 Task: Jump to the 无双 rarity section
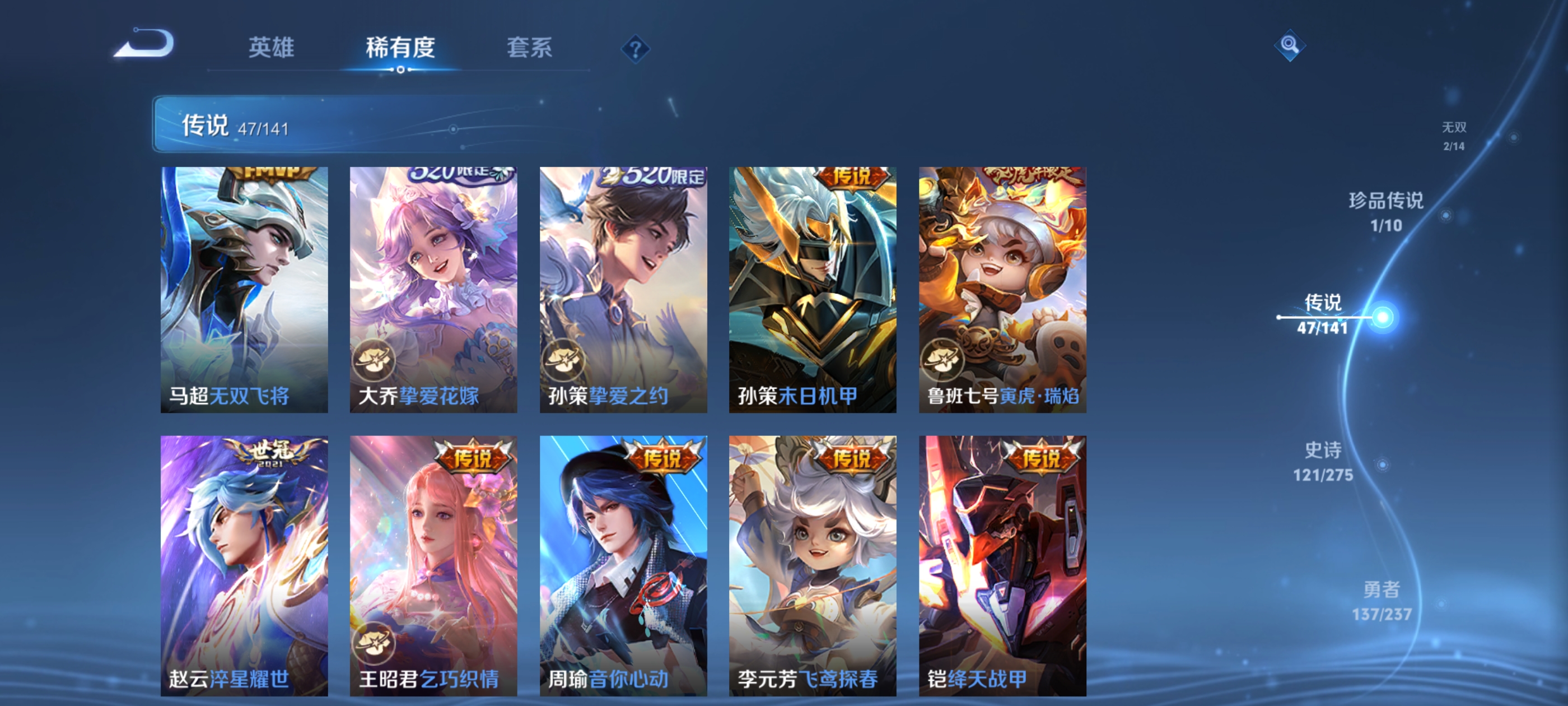1455,135
